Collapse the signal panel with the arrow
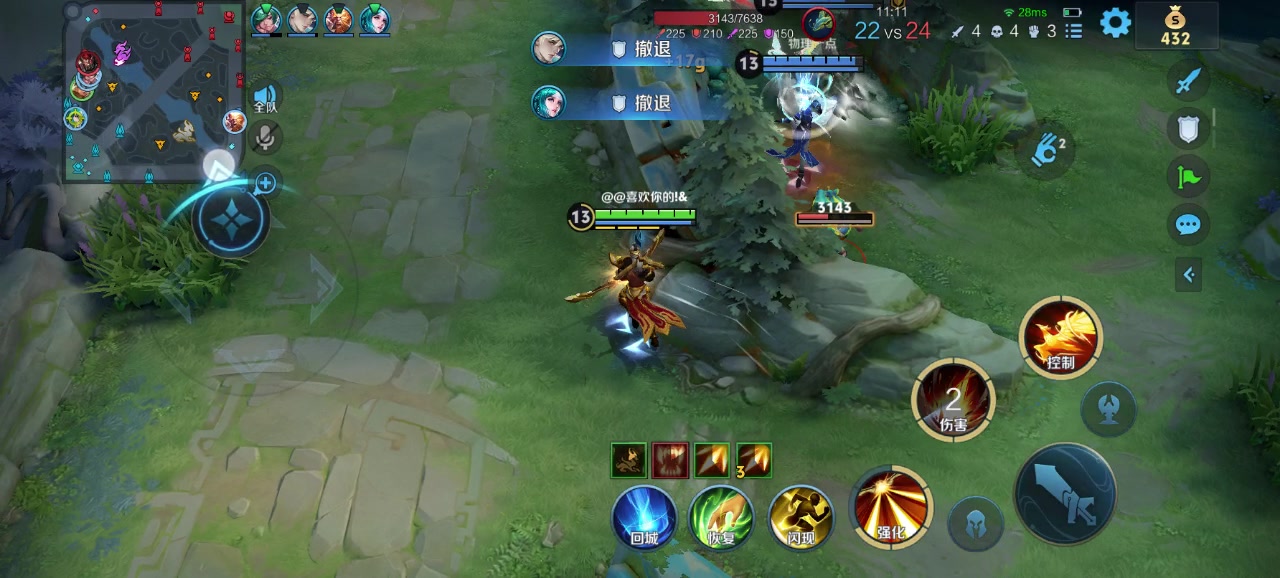This screenshot has height=578, width=1280. pyautogui.click(x=1189, y=274)
